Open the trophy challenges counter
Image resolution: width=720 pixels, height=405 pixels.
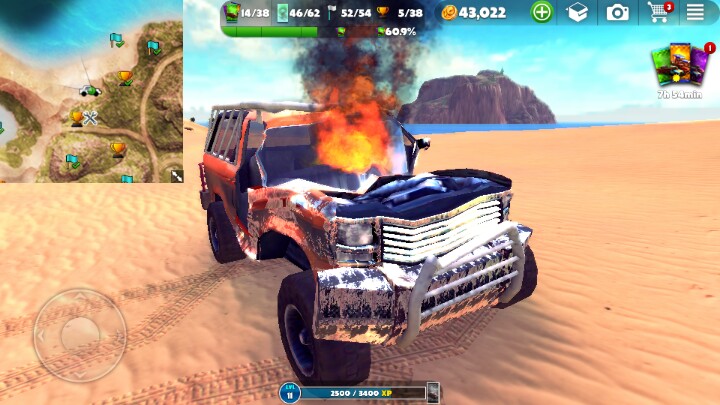[x=382, y=12]
